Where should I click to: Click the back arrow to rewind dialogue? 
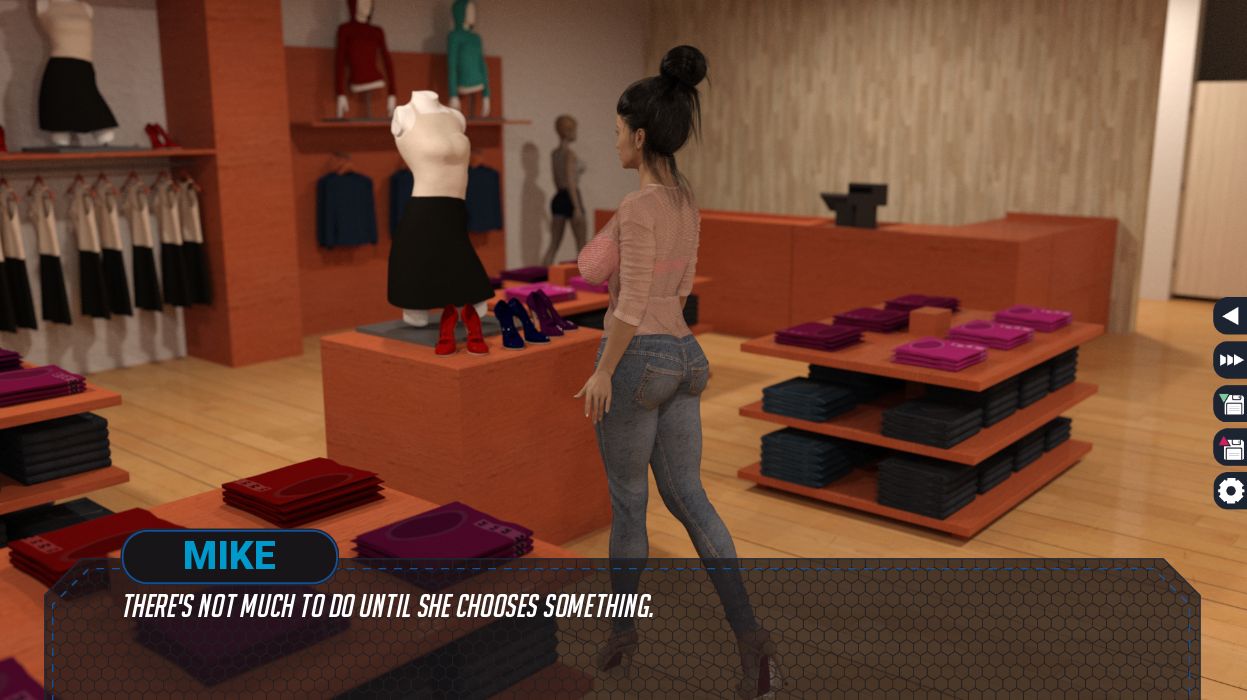(1231, 316)
